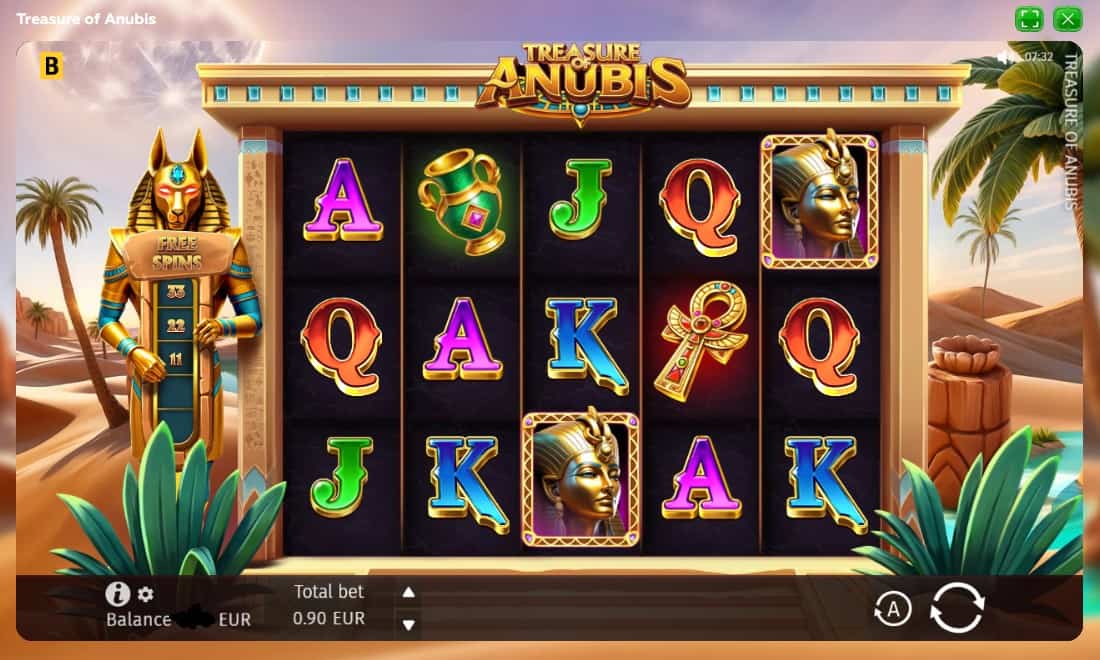Screen dimensions: 1100x660
Task: Open settings via the gear icon
Action: point(146,595)
